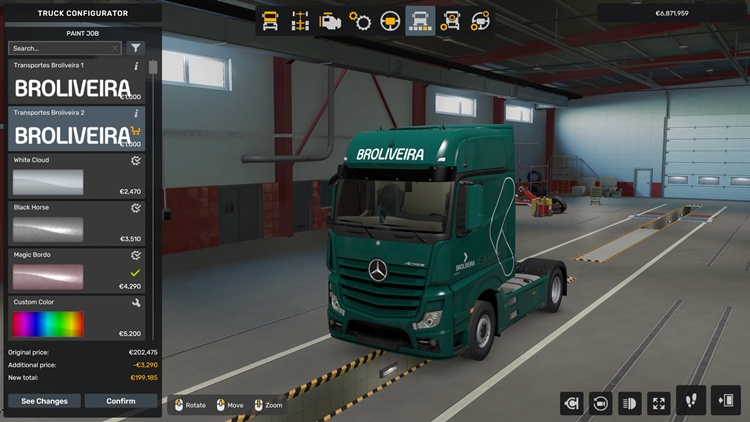The width and height of the screenshot is (750, 422).
Task: Open the paint job filter funnel
Action: tap(136, 48)
